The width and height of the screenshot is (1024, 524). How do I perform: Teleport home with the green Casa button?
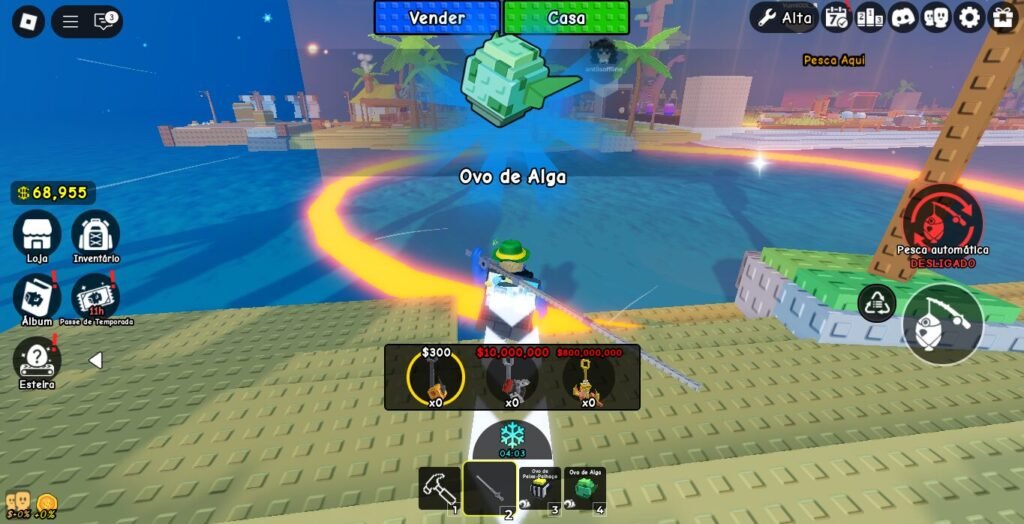566,18
